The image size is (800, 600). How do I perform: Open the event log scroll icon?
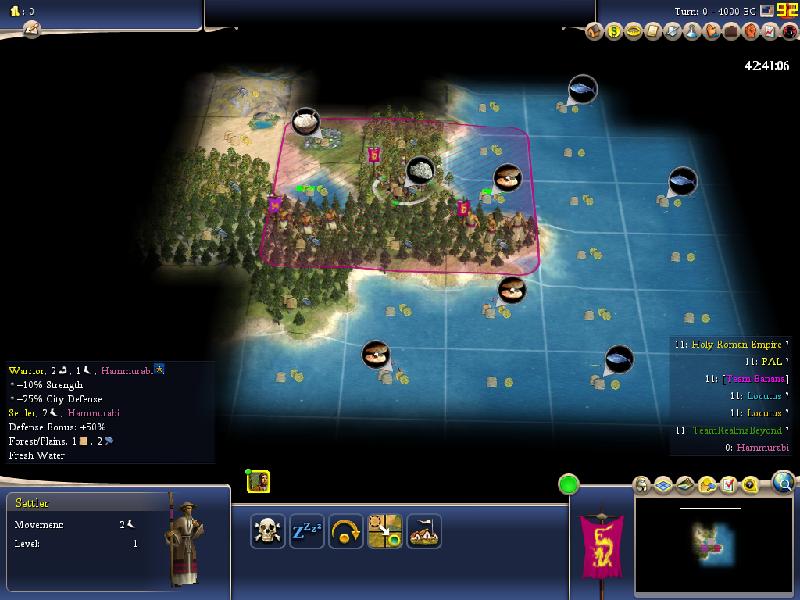[31, 29]
